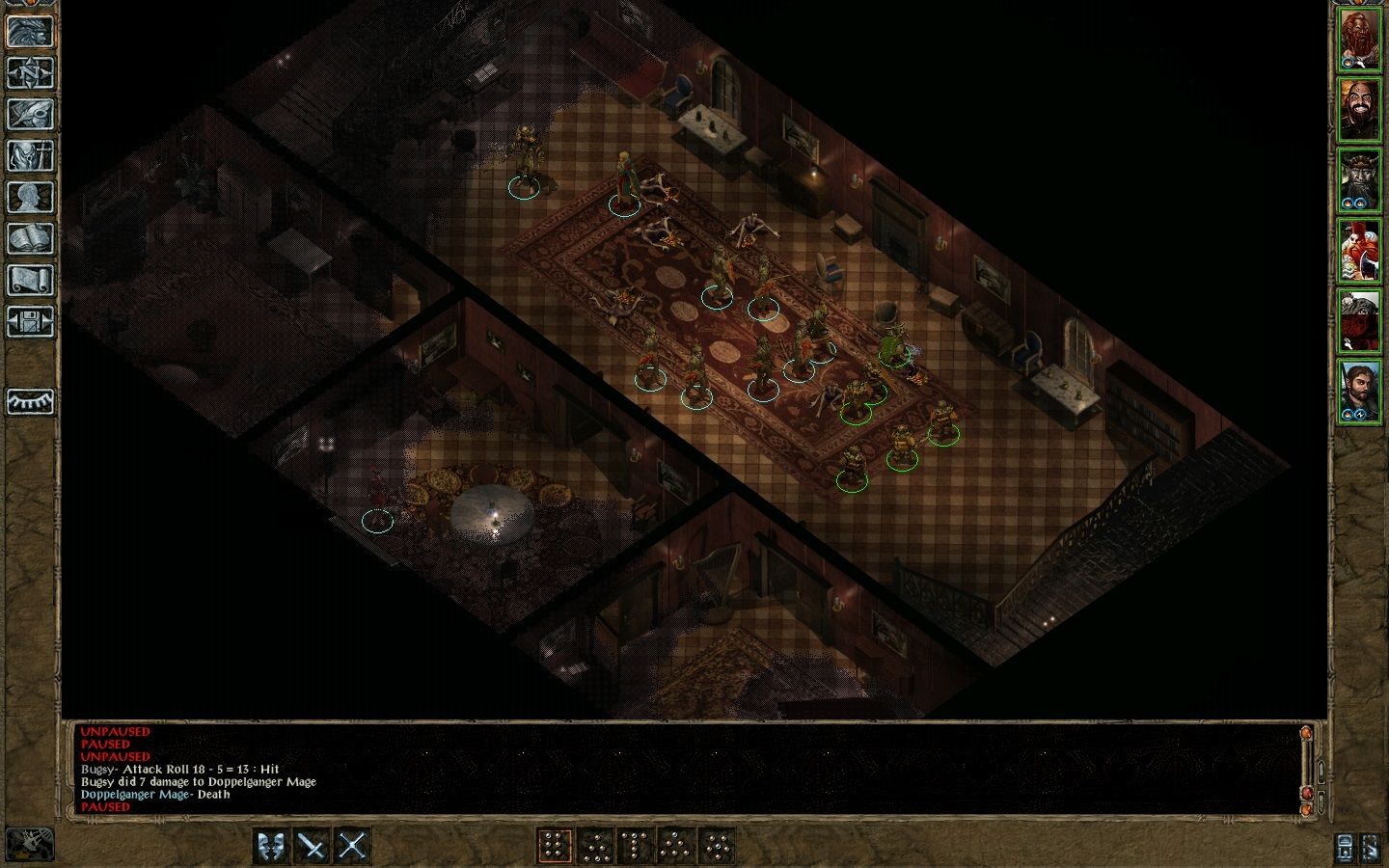Open the journal with the quill icon
This screenshot has width=1389, height=868.
[31, 114]
